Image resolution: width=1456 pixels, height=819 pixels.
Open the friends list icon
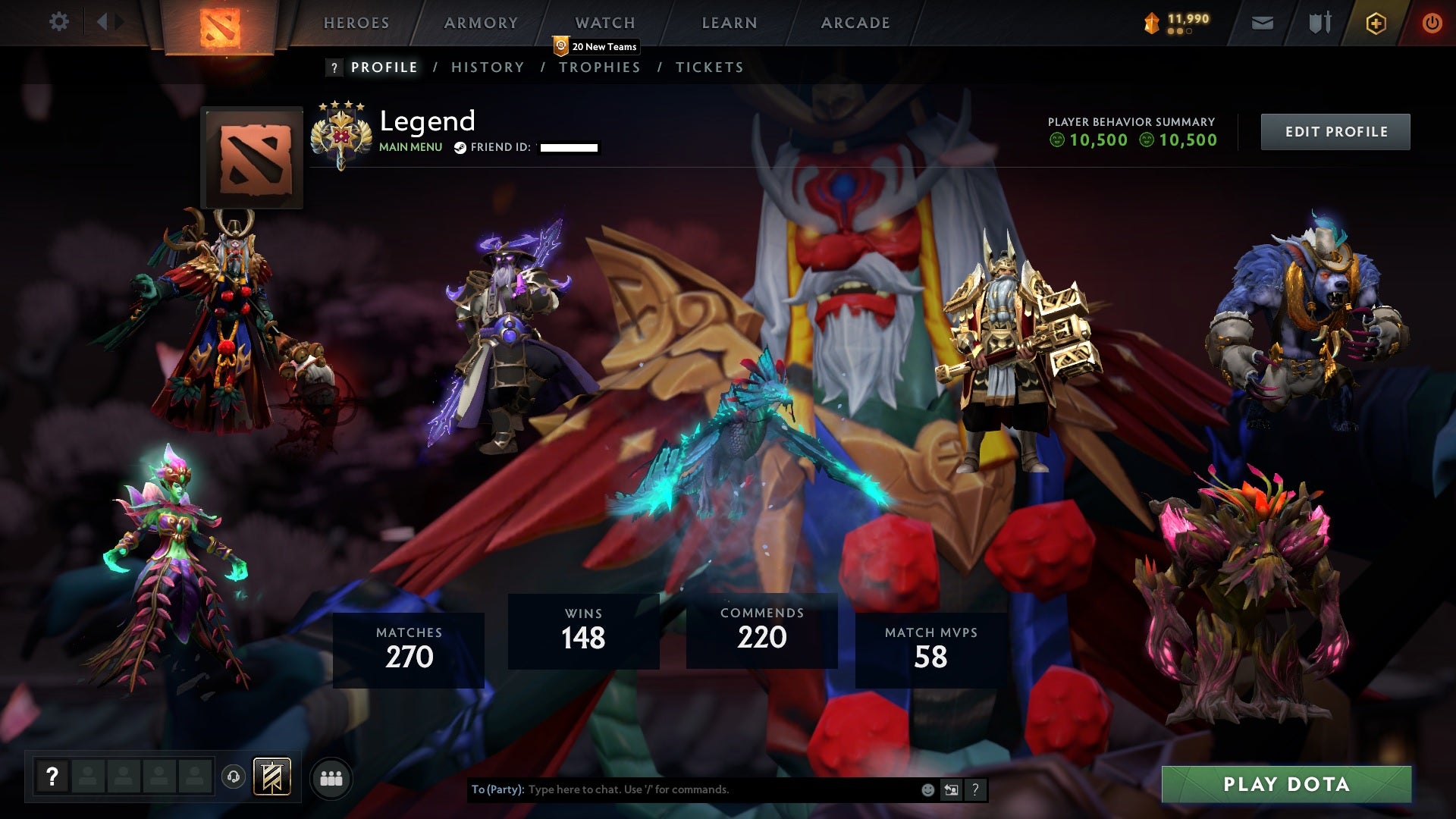(x=331, y=777)
